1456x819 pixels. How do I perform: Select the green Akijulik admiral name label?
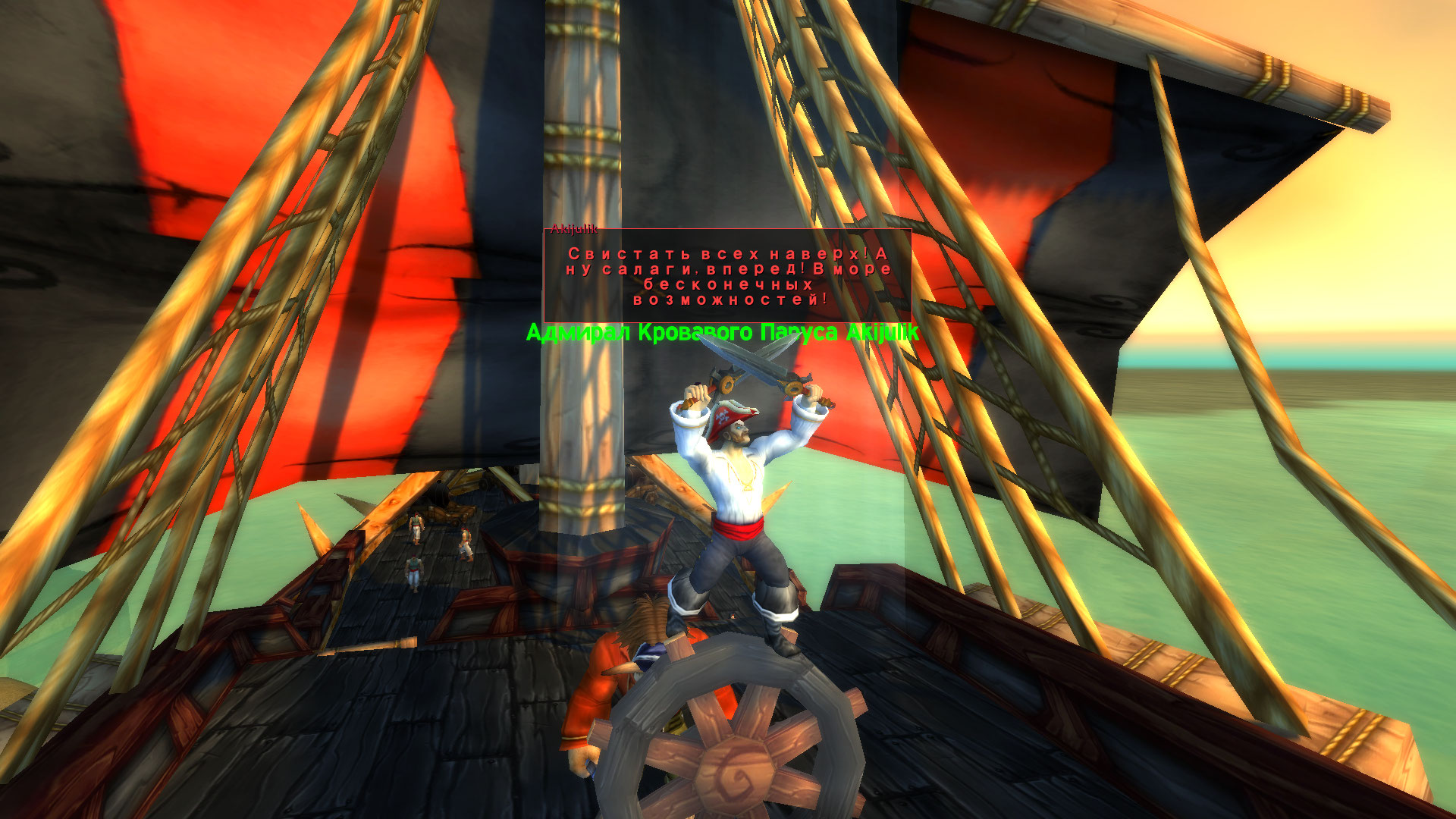(x=722, y=333)
